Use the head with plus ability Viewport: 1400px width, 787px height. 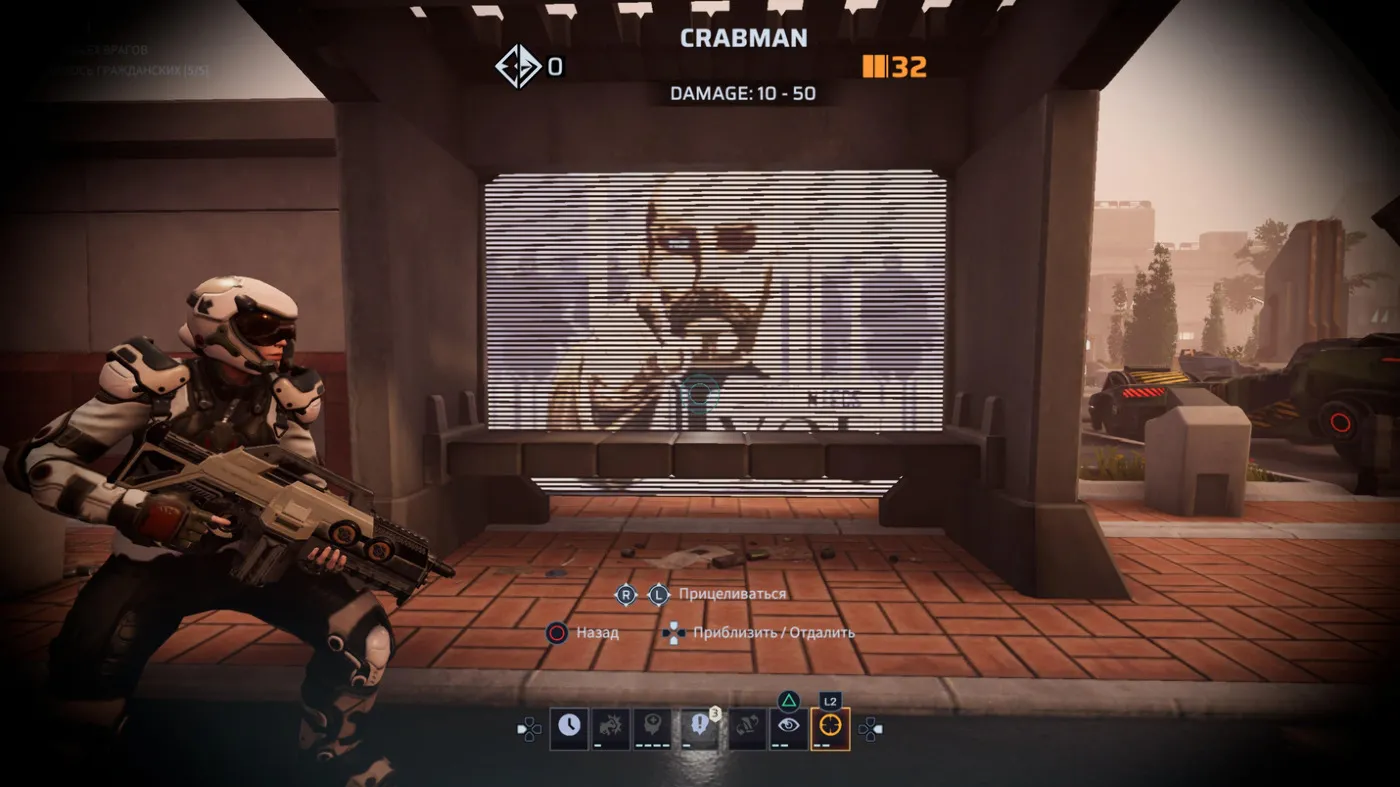click(651, 728)
